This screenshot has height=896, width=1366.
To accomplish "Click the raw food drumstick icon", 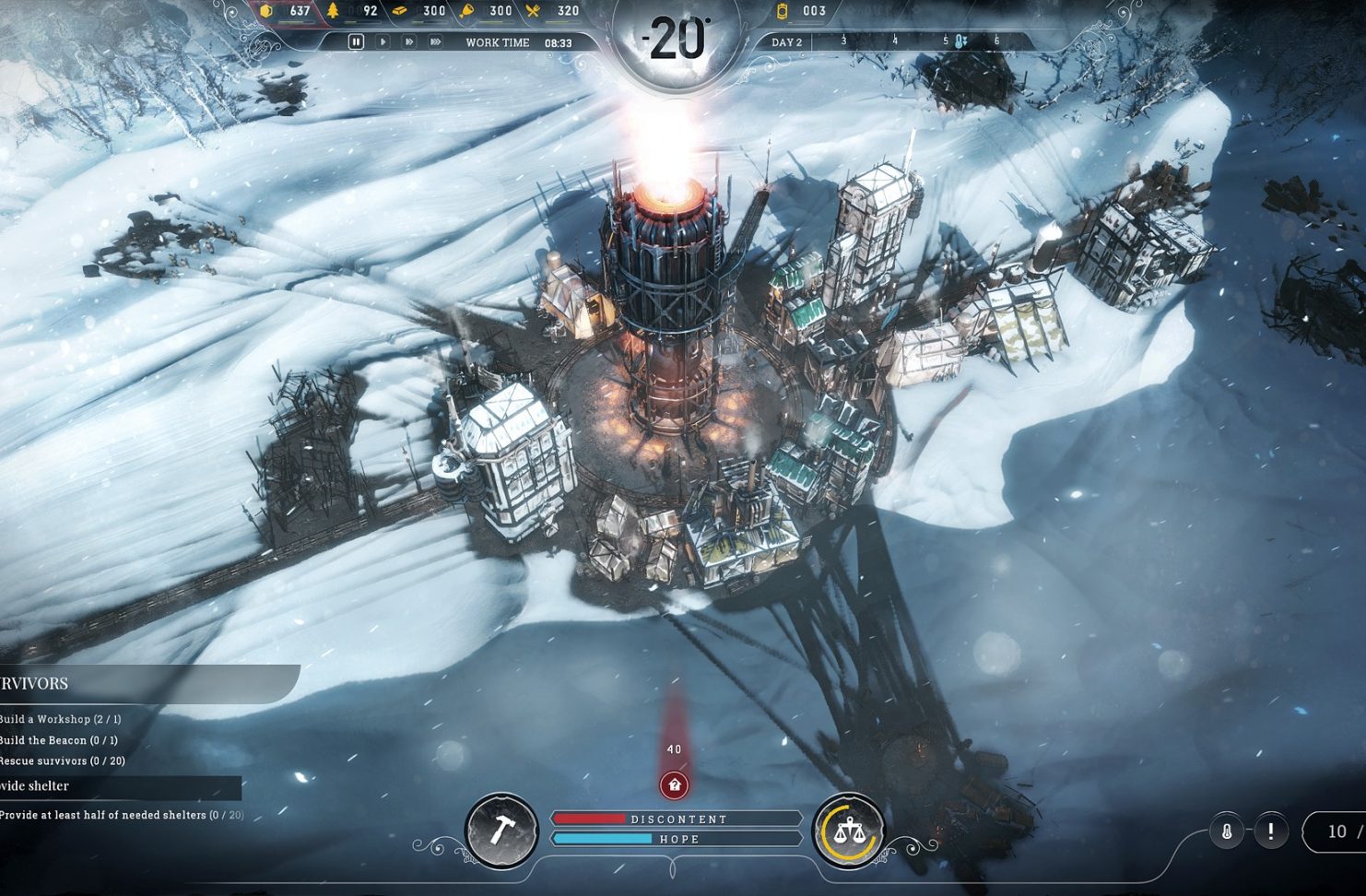I will 466,11.
